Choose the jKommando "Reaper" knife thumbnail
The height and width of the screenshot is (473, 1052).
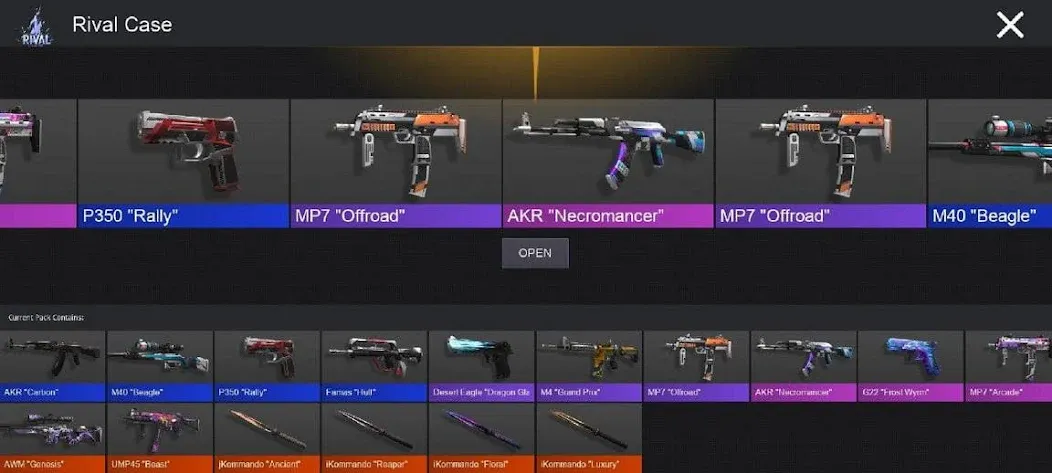[x=374, y=436]
